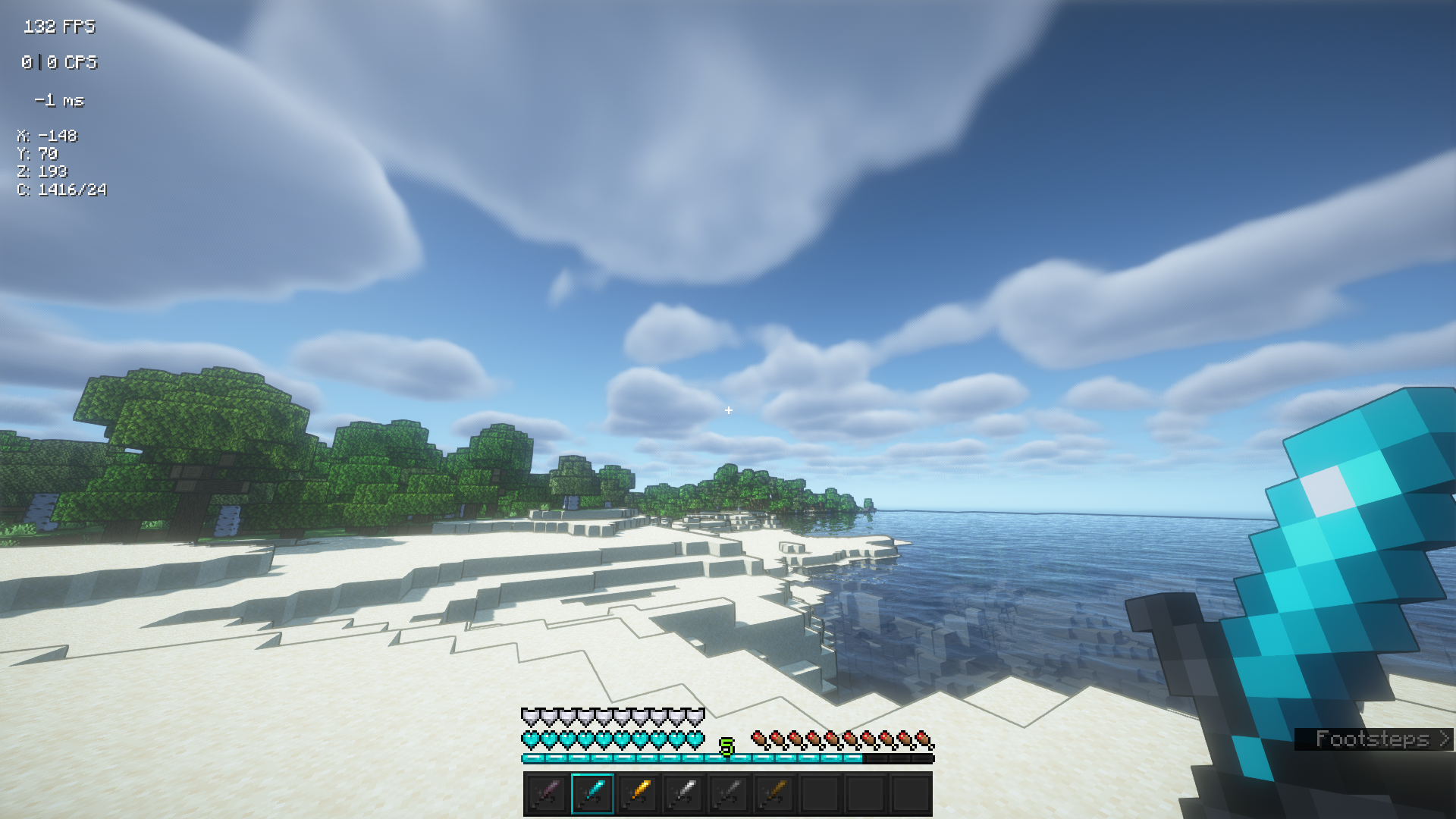Choose the golden sword in the hotbar
This screenshot has width=1456, height=819.
click(x=638, y=793)
